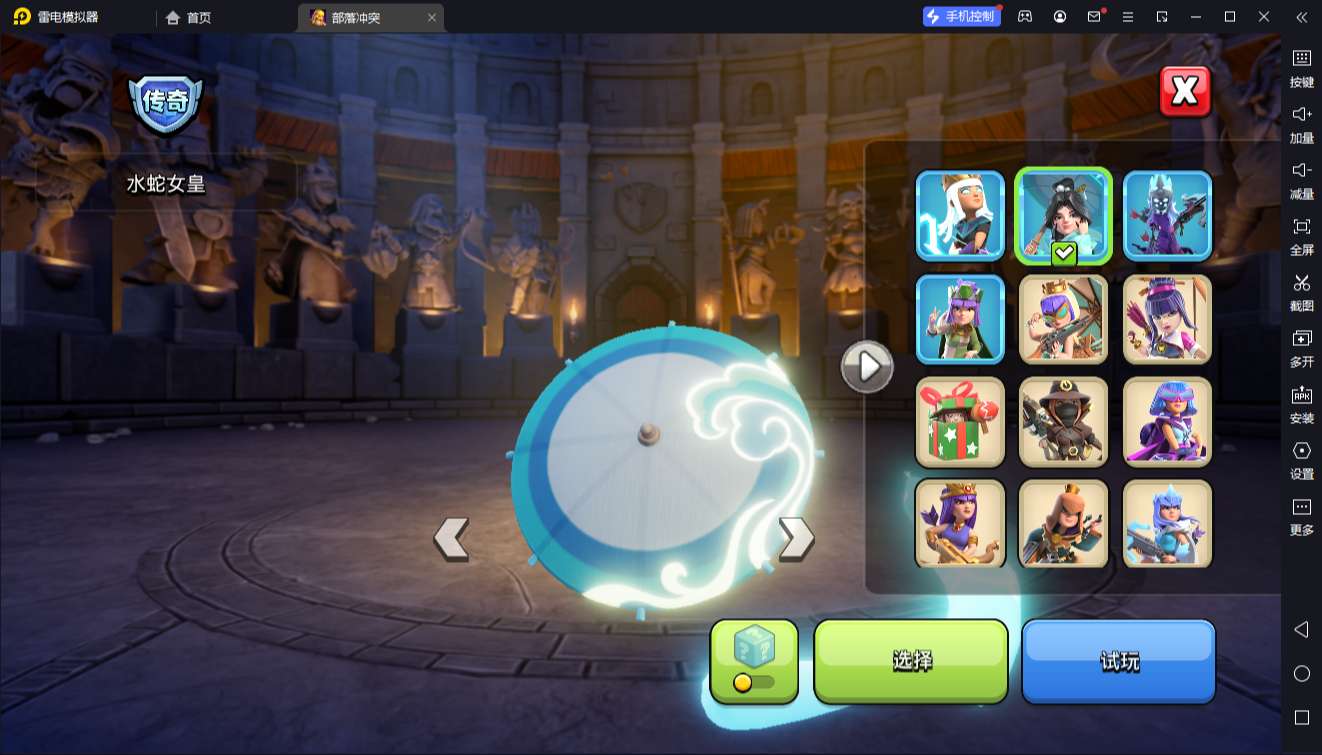Collapse skin panel with round arrow button

click(867, 367)
